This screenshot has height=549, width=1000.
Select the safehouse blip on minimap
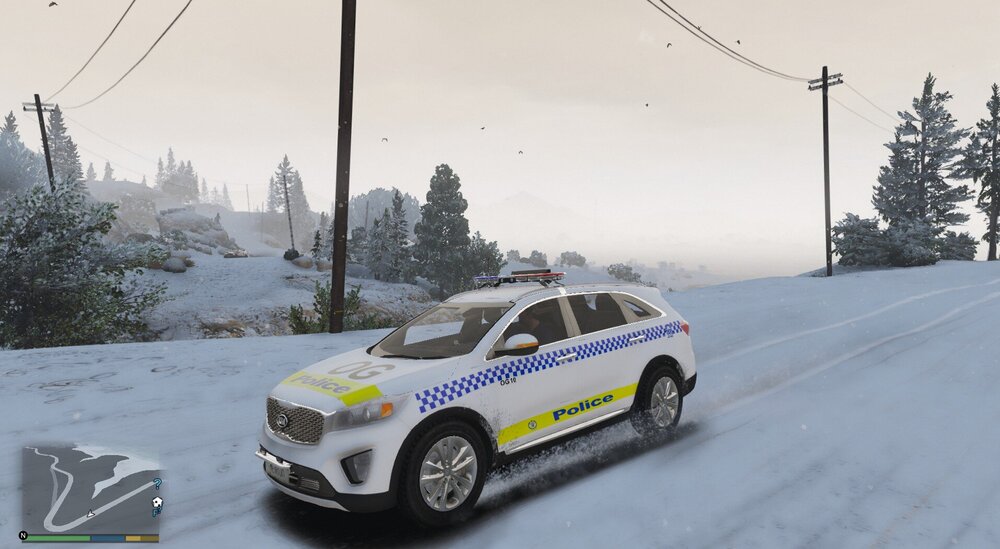pyautogui.click(x=157, y=500)
